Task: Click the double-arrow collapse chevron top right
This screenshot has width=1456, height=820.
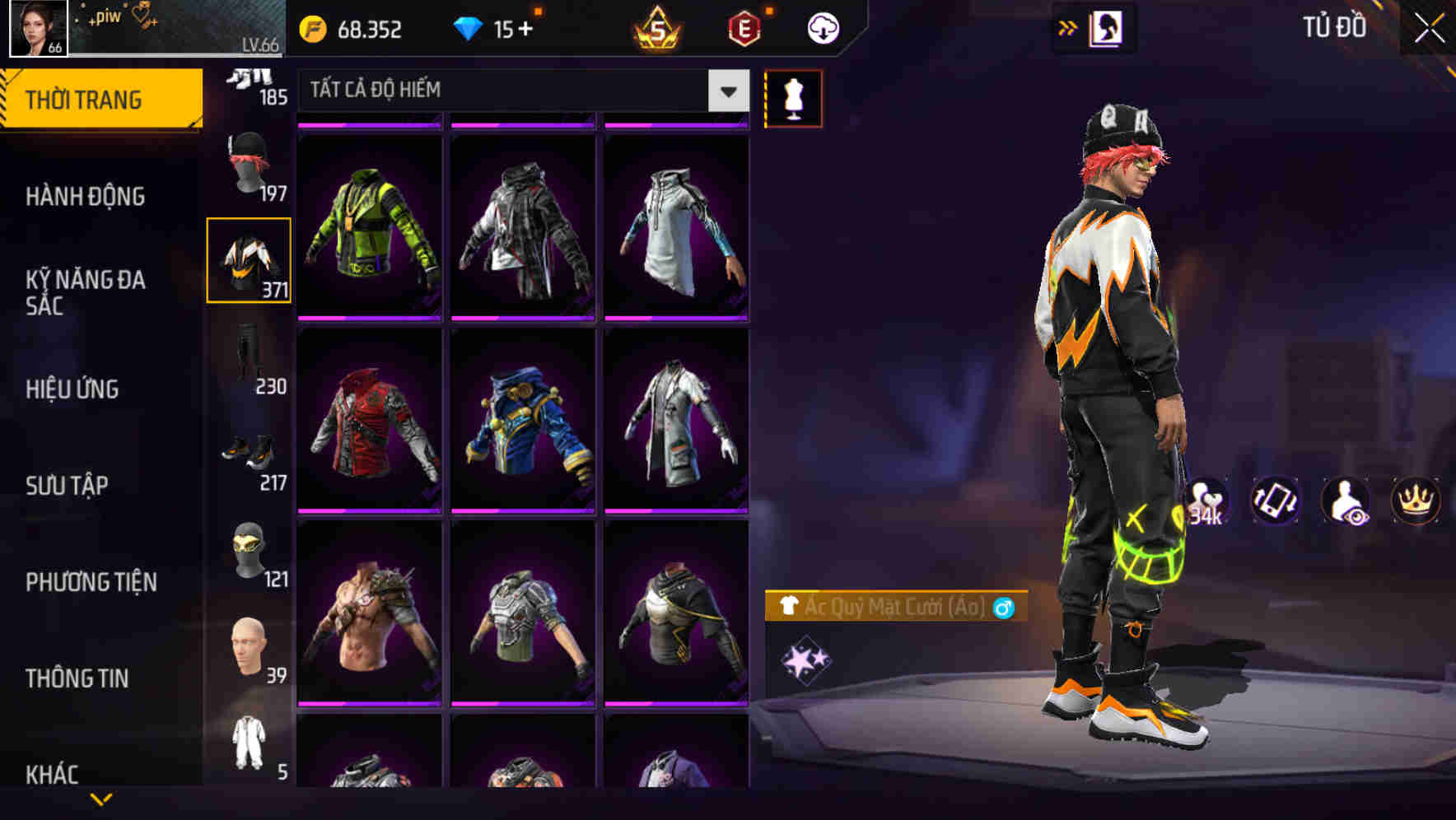Action: coord(1068,27)
